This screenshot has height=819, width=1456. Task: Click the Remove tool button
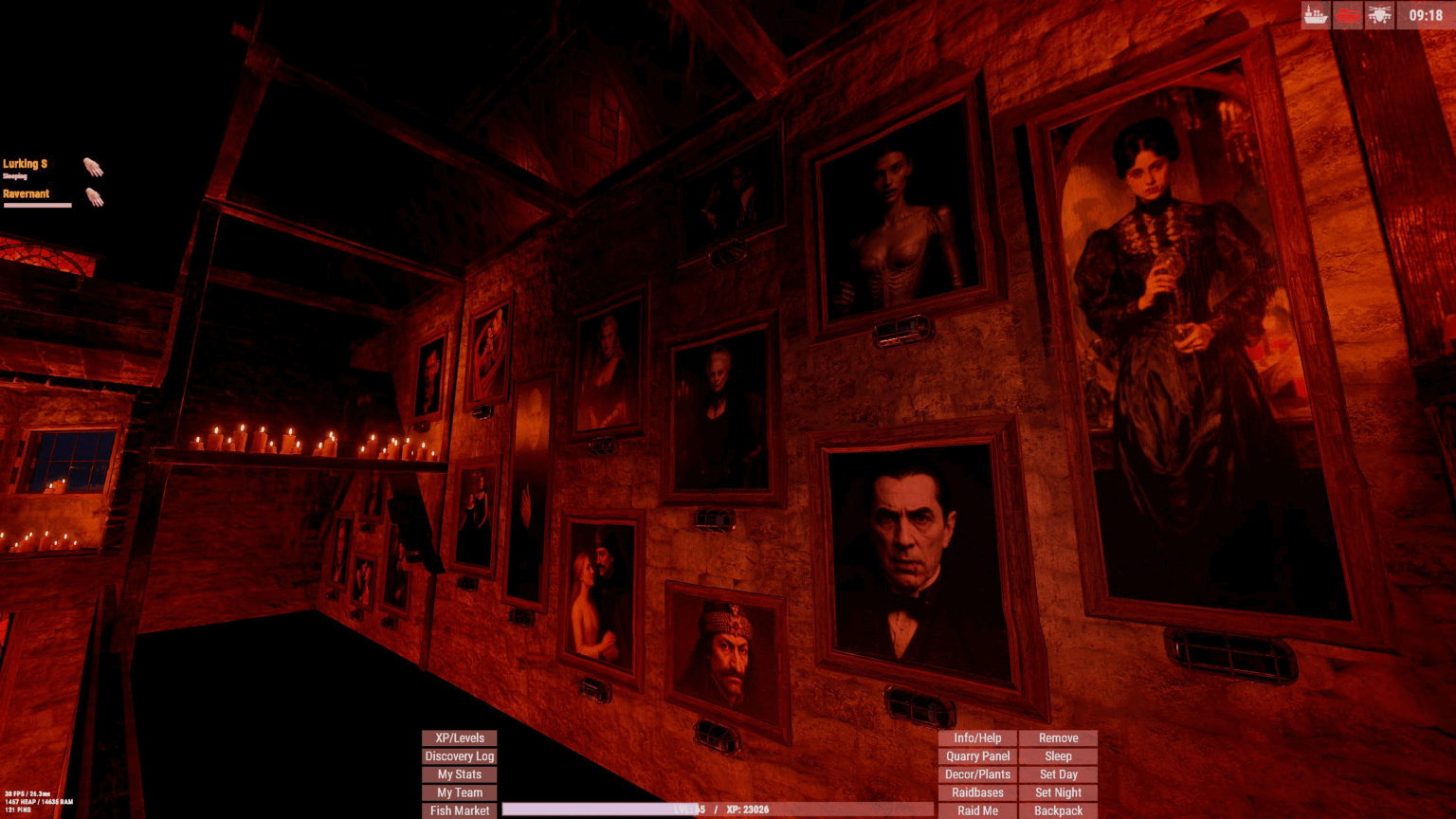pyautogui.click(x=1058, y=737)
